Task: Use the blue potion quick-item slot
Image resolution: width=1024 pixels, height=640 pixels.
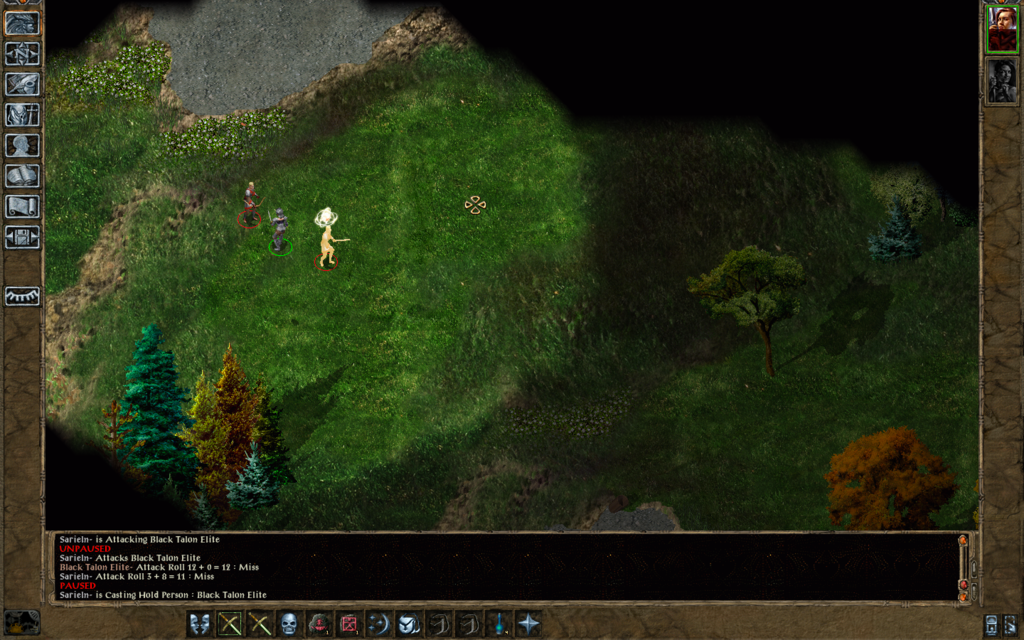Action: [x=498, y=624]
